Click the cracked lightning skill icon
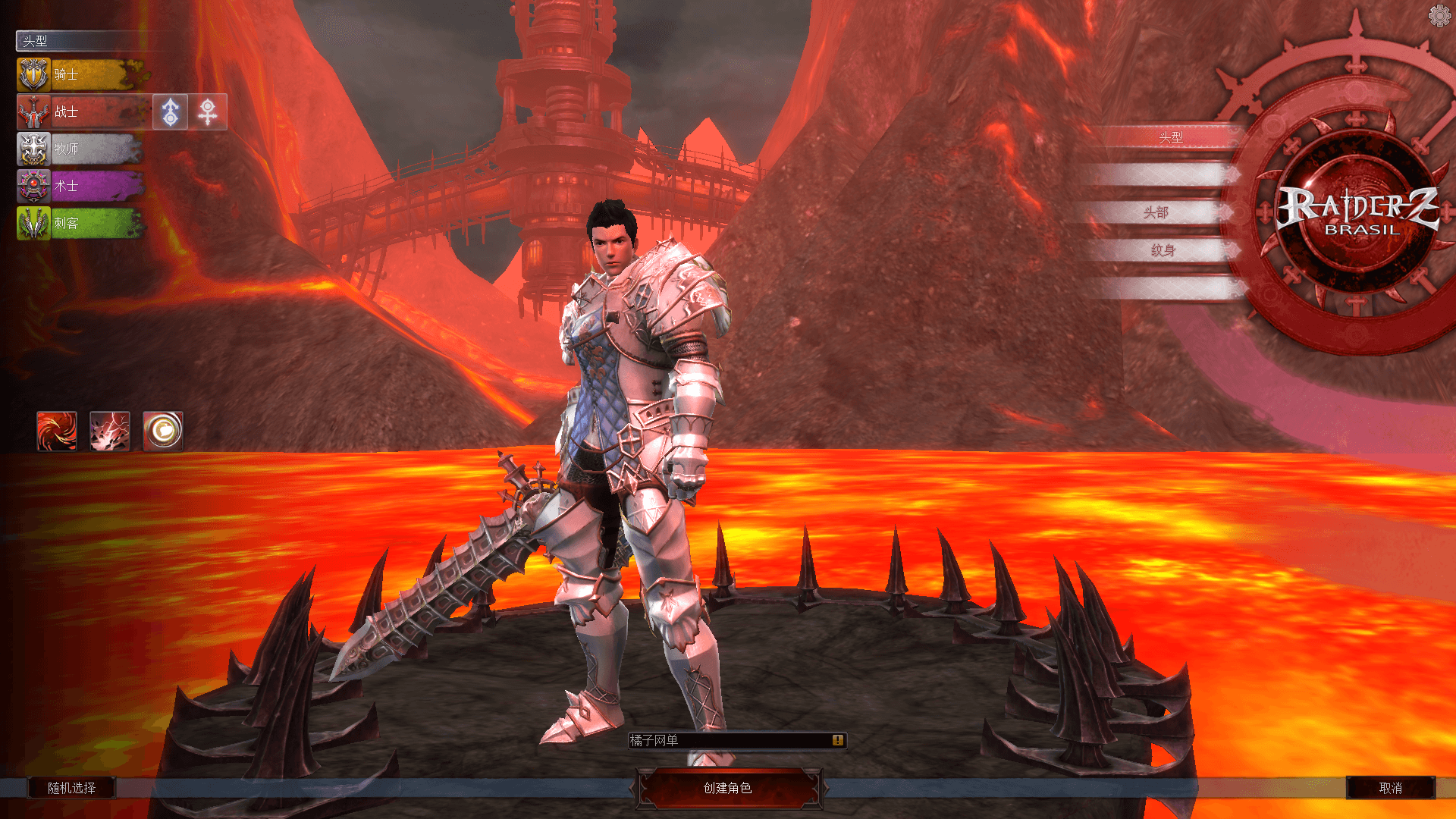This screenshot has width=1456, height=819. click(x=110, y=431)
